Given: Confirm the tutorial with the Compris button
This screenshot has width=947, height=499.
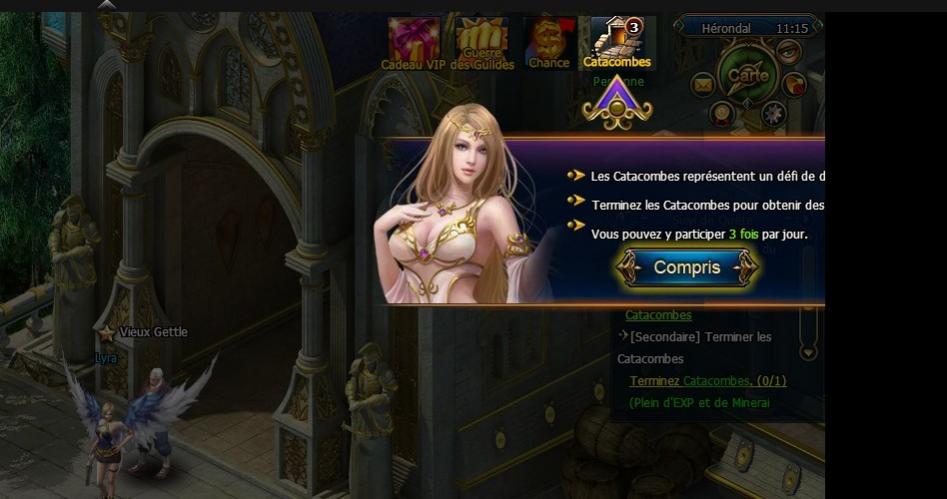Looking at the screenshot, I should pyautogui.click(x=687, y=268).
